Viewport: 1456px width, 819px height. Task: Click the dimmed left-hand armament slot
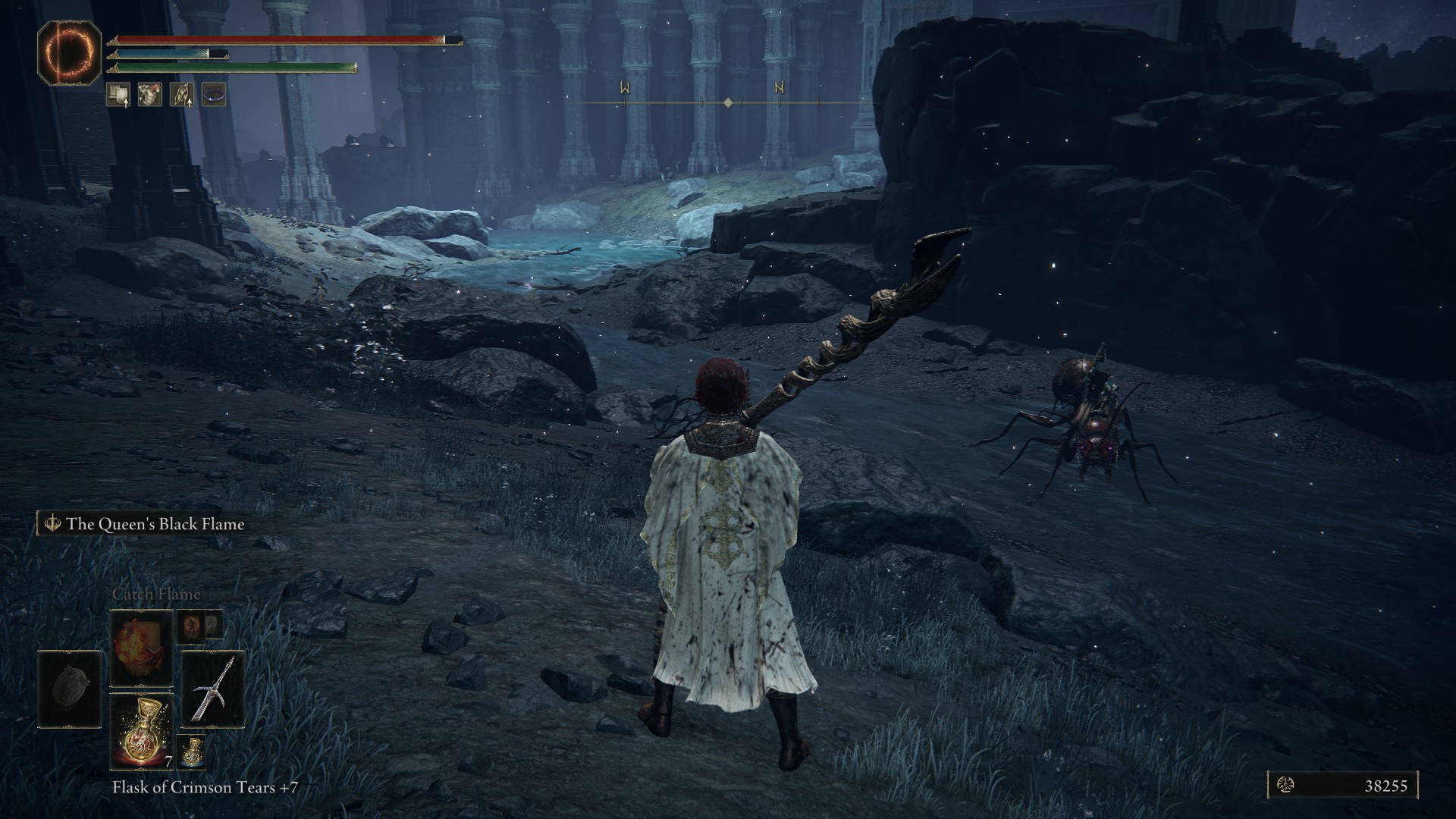[x=70, y=689]
